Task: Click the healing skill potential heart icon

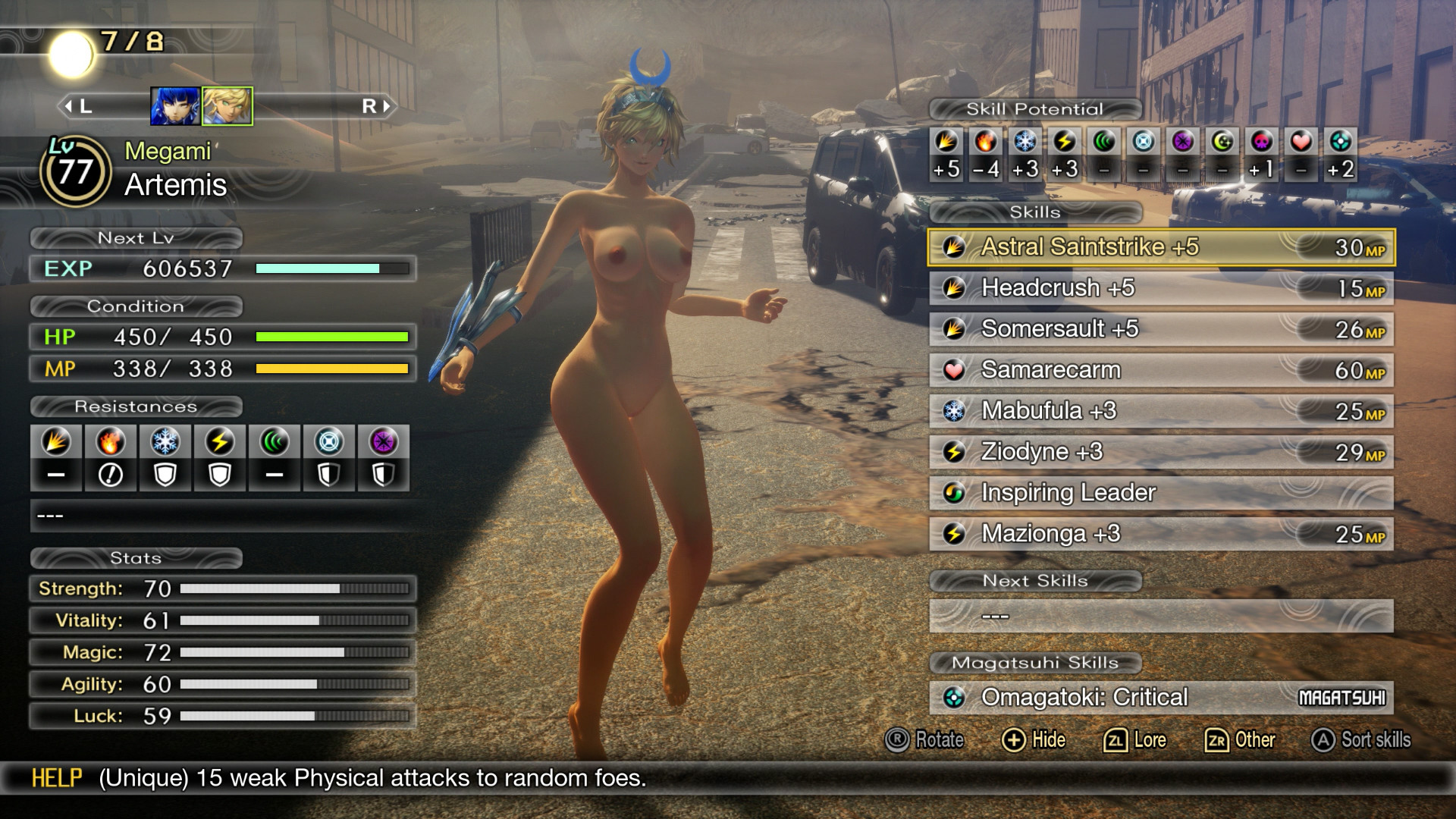Action: (1301, 142)
